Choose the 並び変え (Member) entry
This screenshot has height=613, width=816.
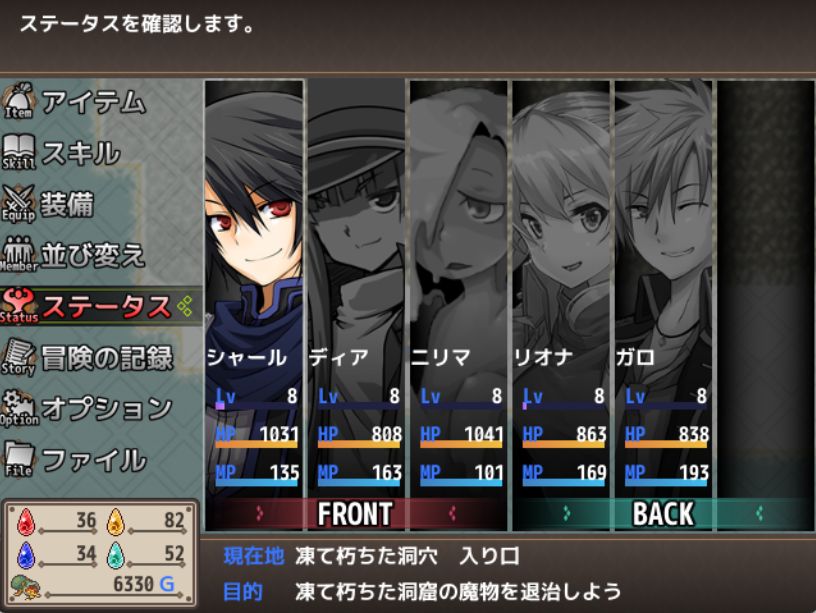click(x=92, y=255)
